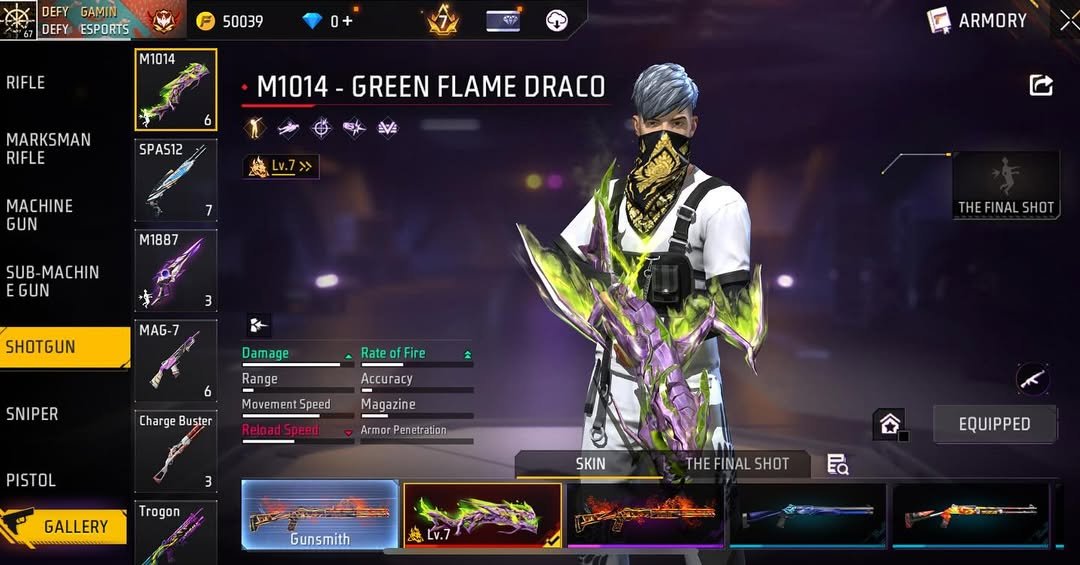The width and height of the screenshot is (1080, 565).
Task: Add more diamonds
Action: coord(347,21)
